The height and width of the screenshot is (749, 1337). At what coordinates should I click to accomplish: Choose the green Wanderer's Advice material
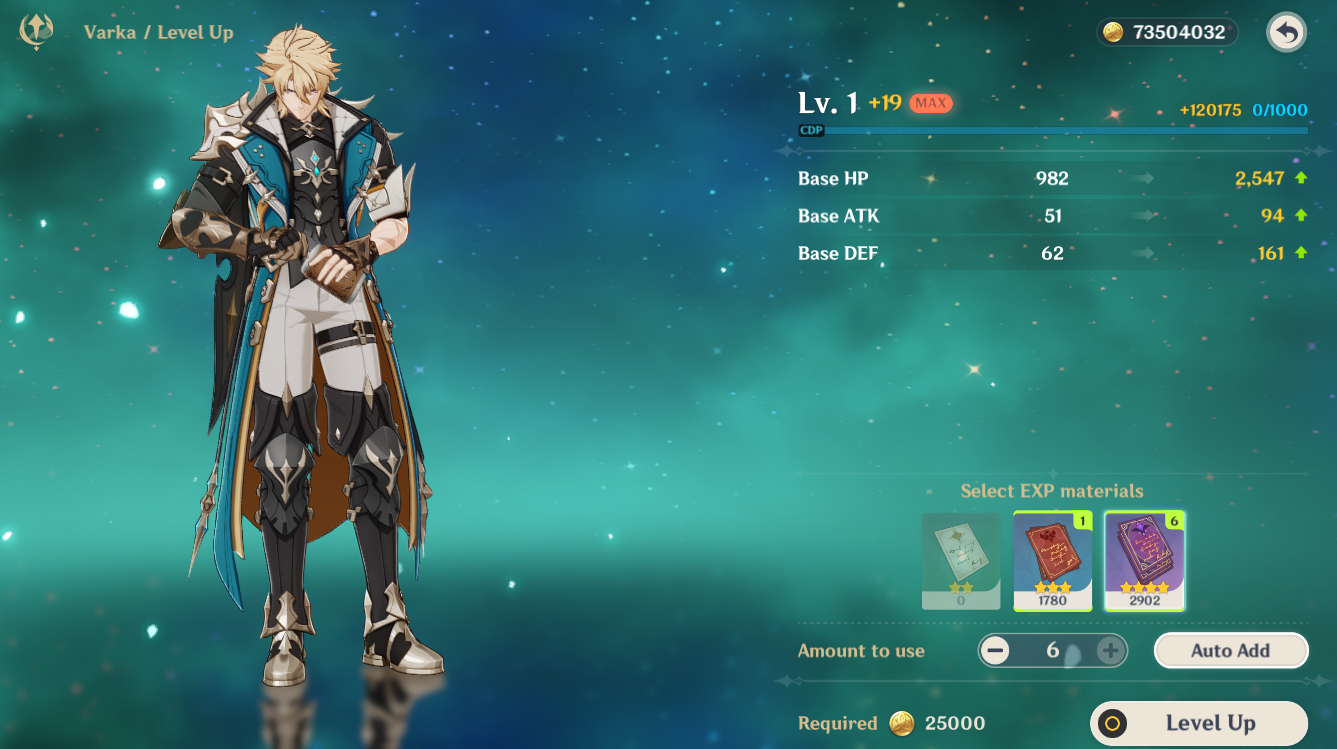click(961, 560)
